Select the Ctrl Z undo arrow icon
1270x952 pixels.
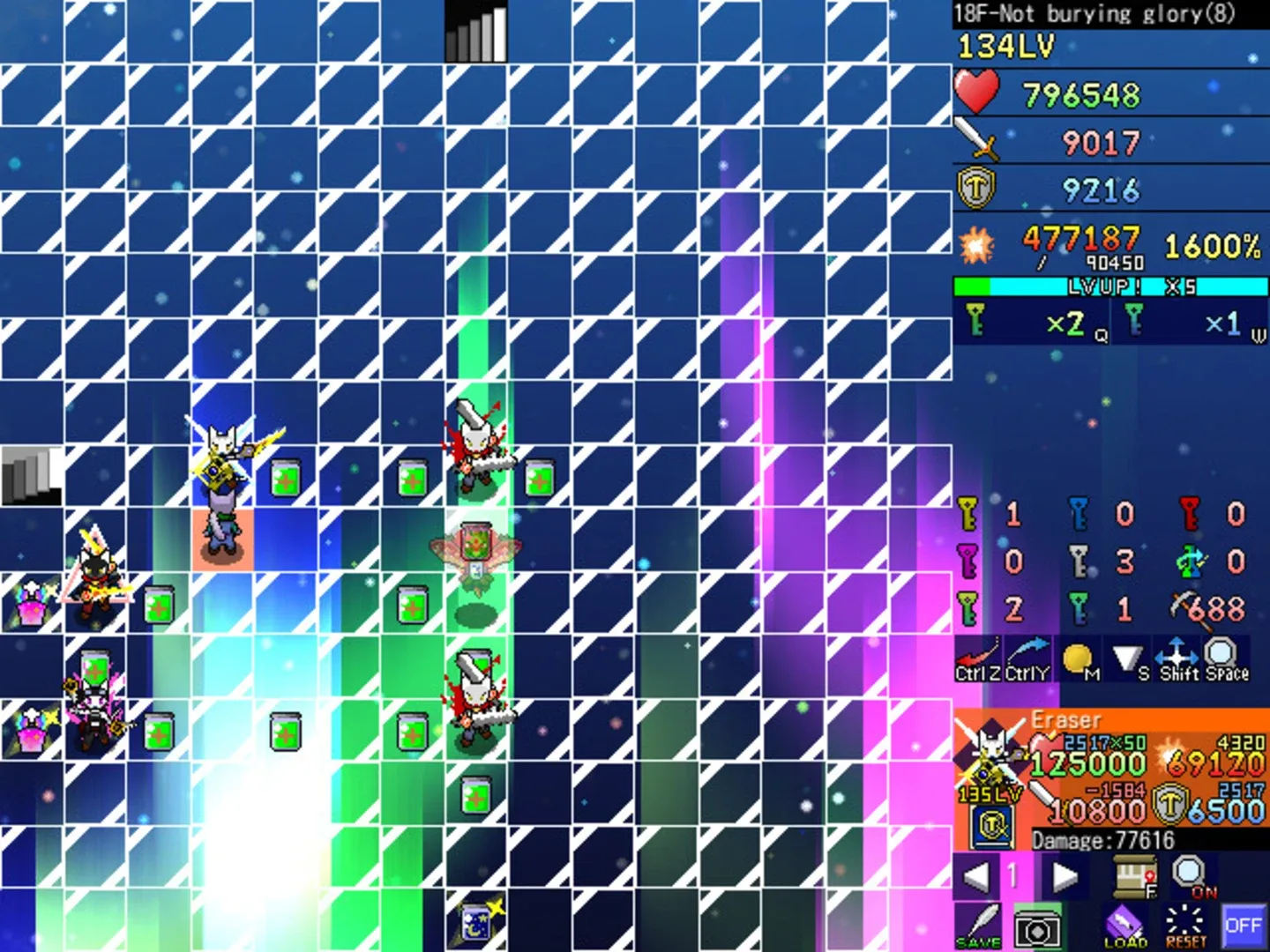coord(977,657)
